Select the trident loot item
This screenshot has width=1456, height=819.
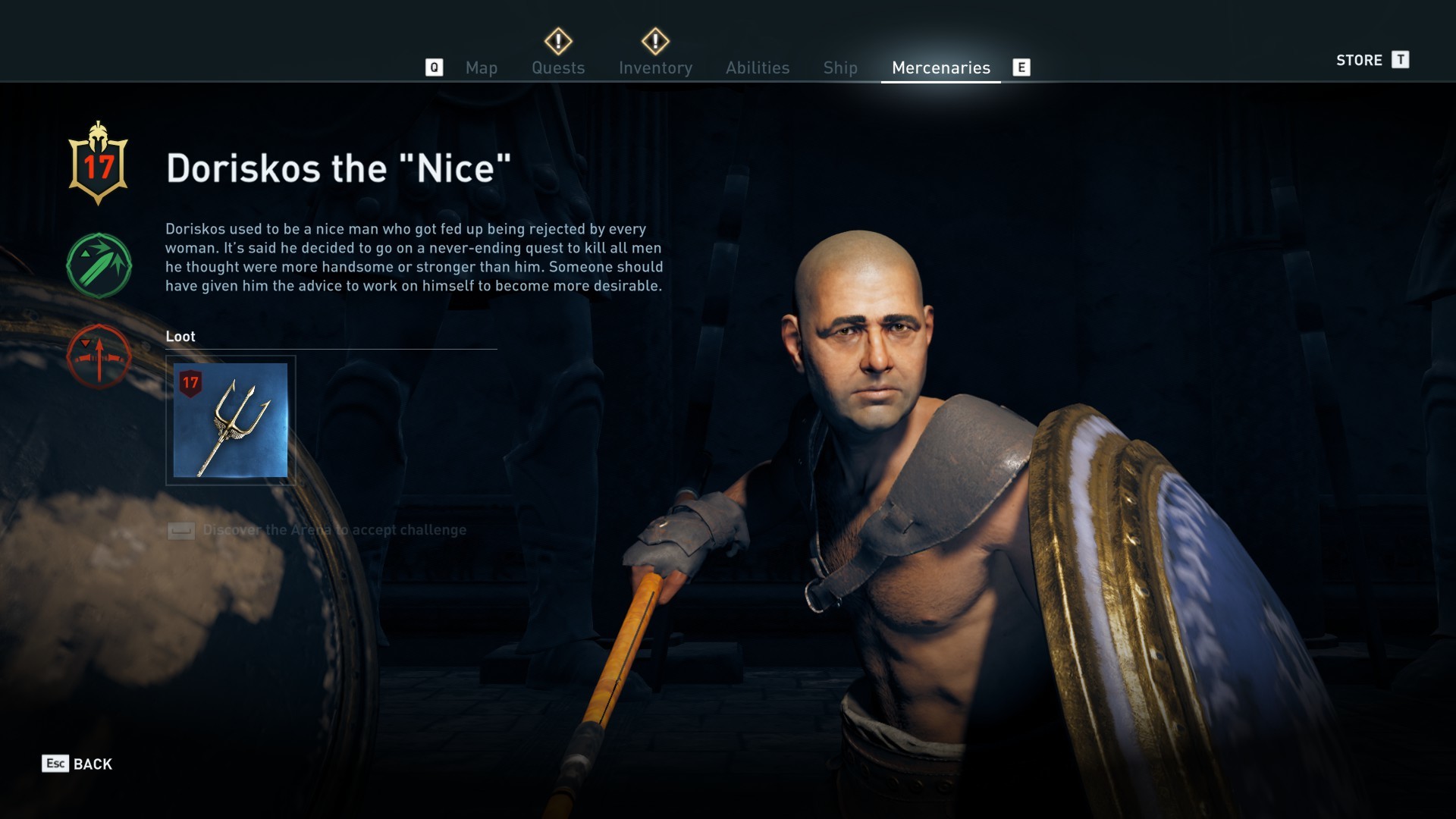click(231, 420)
